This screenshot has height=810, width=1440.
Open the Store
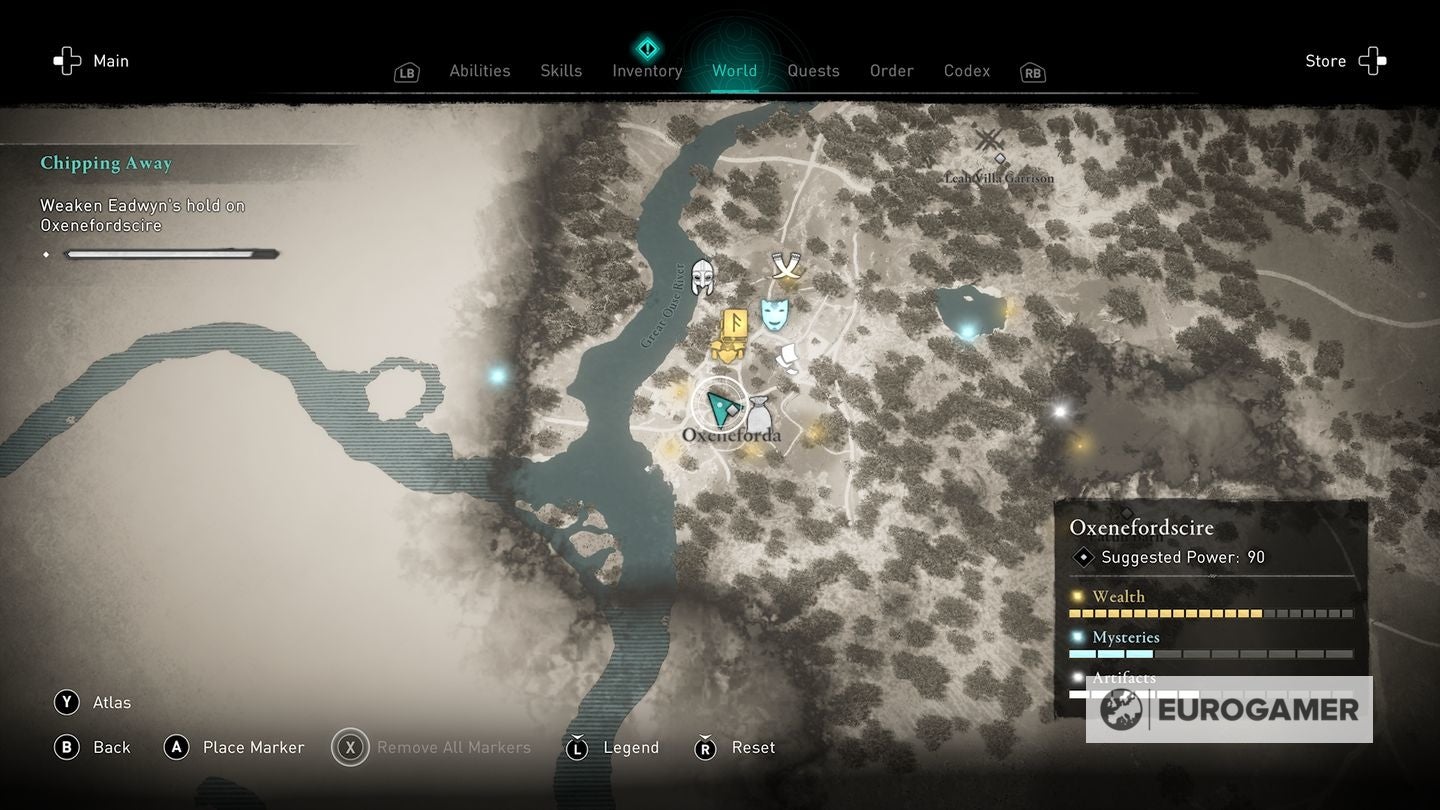[x=1345, y=61]
